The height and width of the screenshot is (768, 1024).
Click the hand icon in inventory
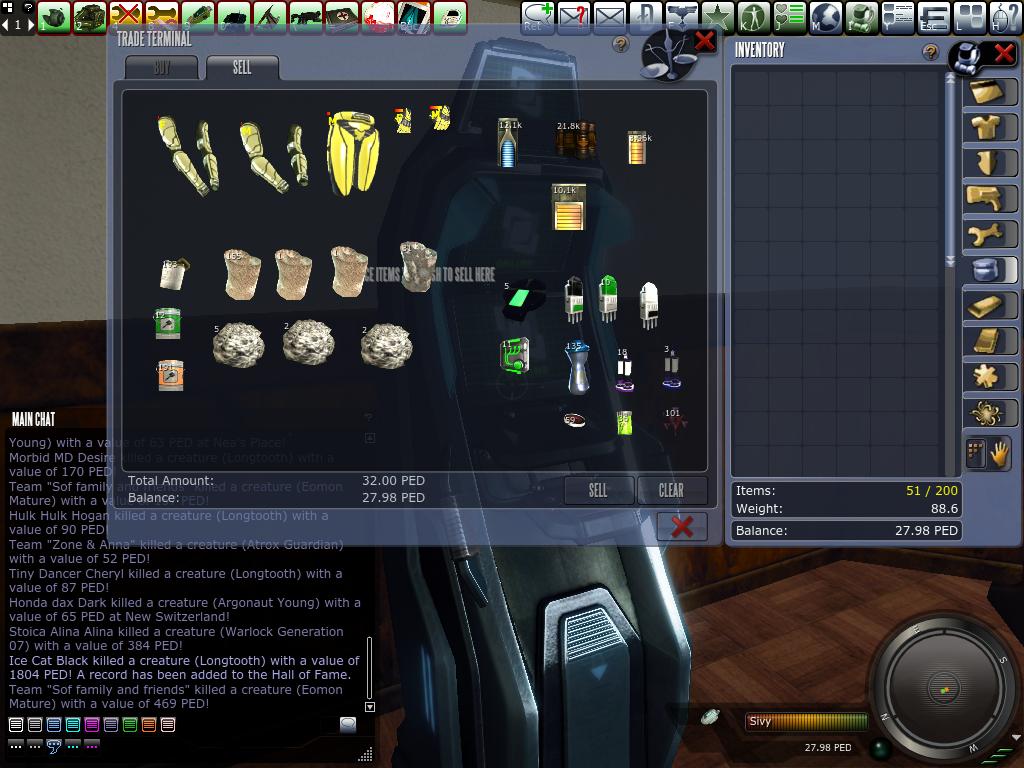coord(1000,454)
